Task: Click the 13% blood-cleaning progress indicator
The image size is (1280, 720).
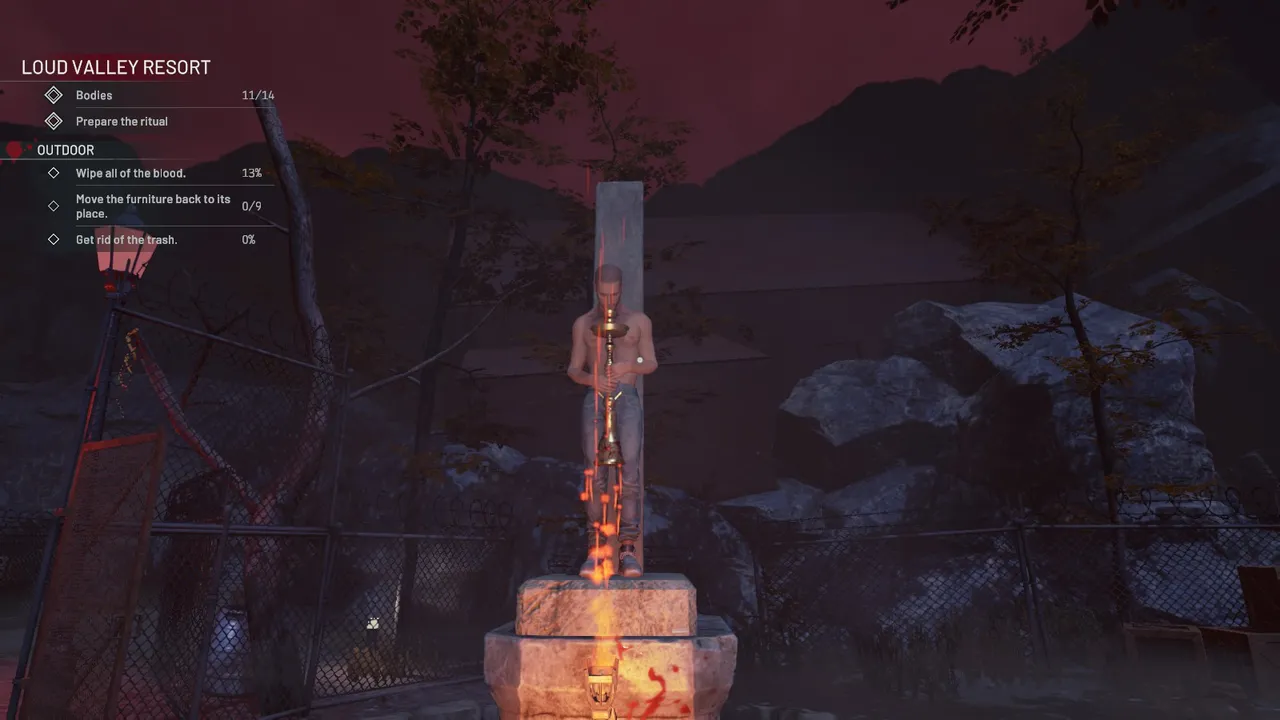Action: [x=253, y=172]
